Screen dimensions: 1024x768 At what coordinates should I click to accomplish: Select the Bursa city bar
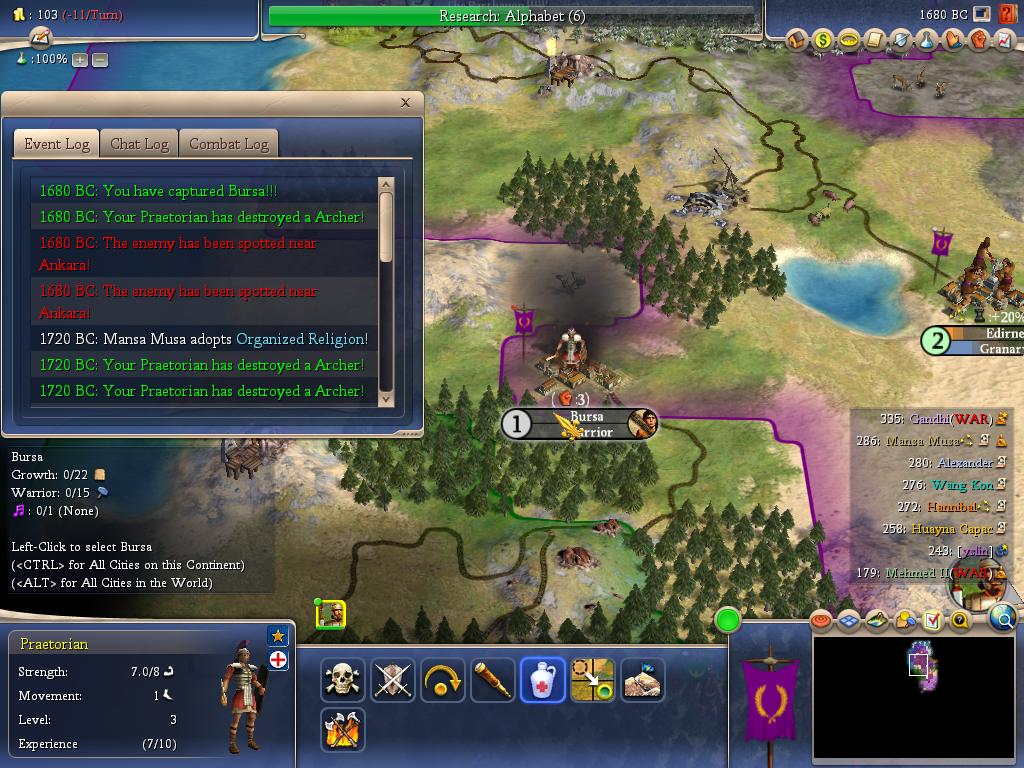[580, 424]
